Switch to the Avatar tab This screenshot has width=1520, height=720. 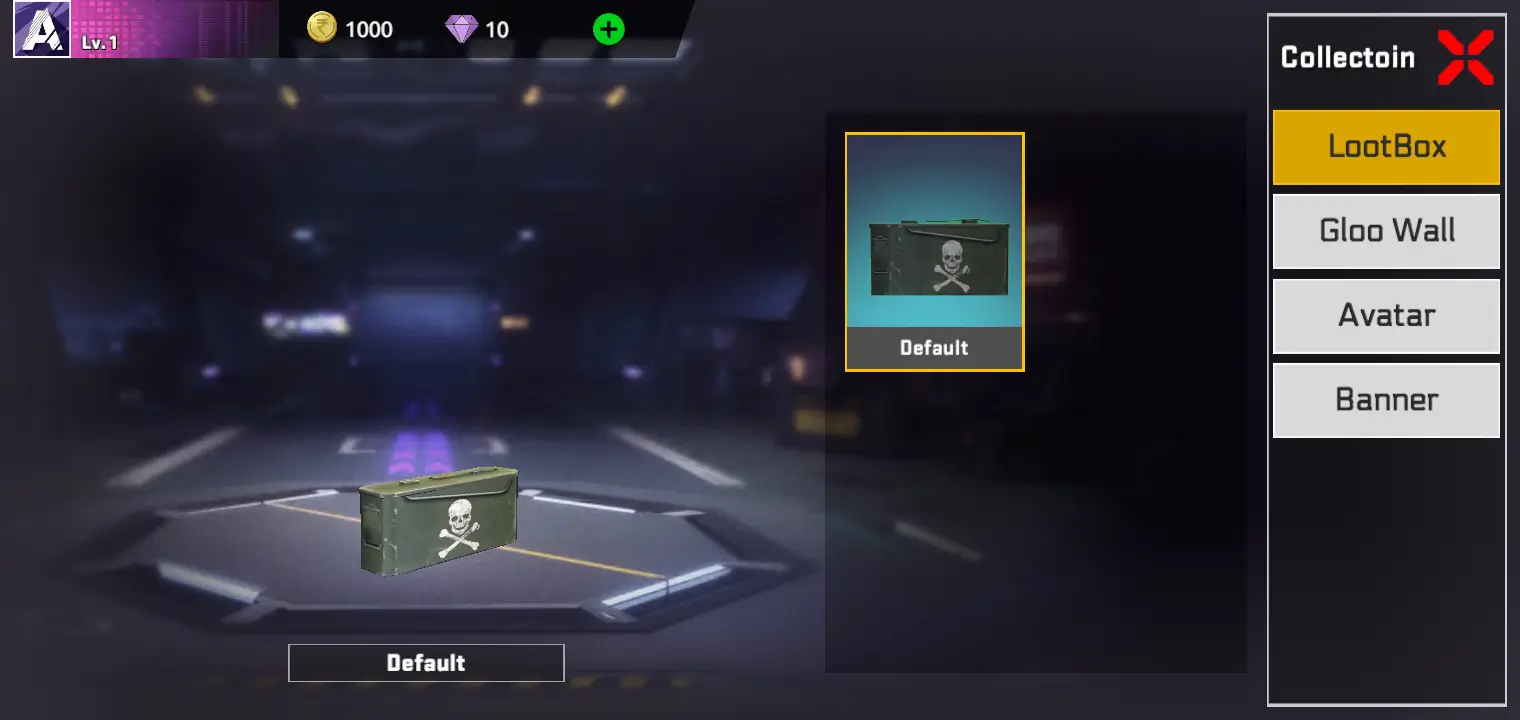1386,315
